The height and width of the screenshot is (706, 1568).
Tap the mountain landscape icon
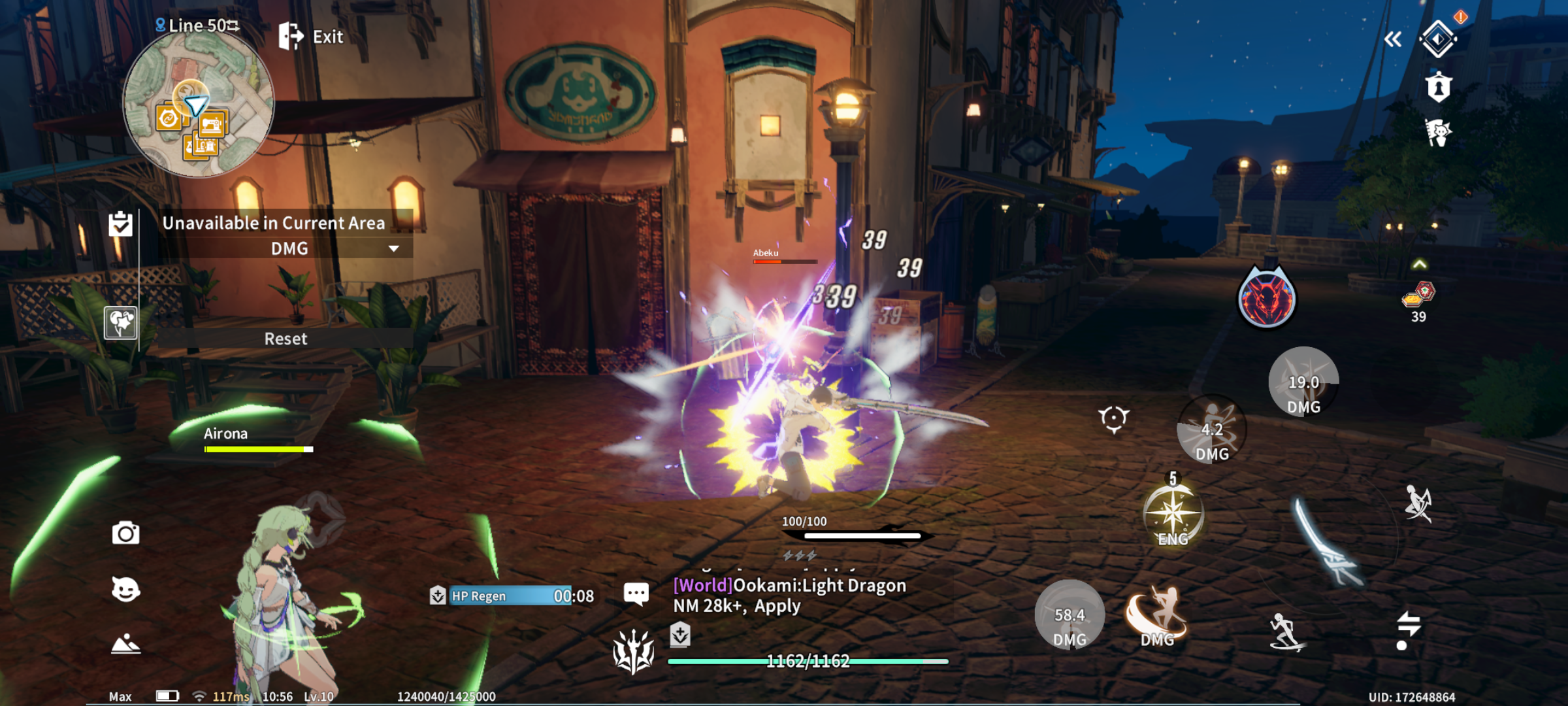pyautogui.click(x=125, y=645)
